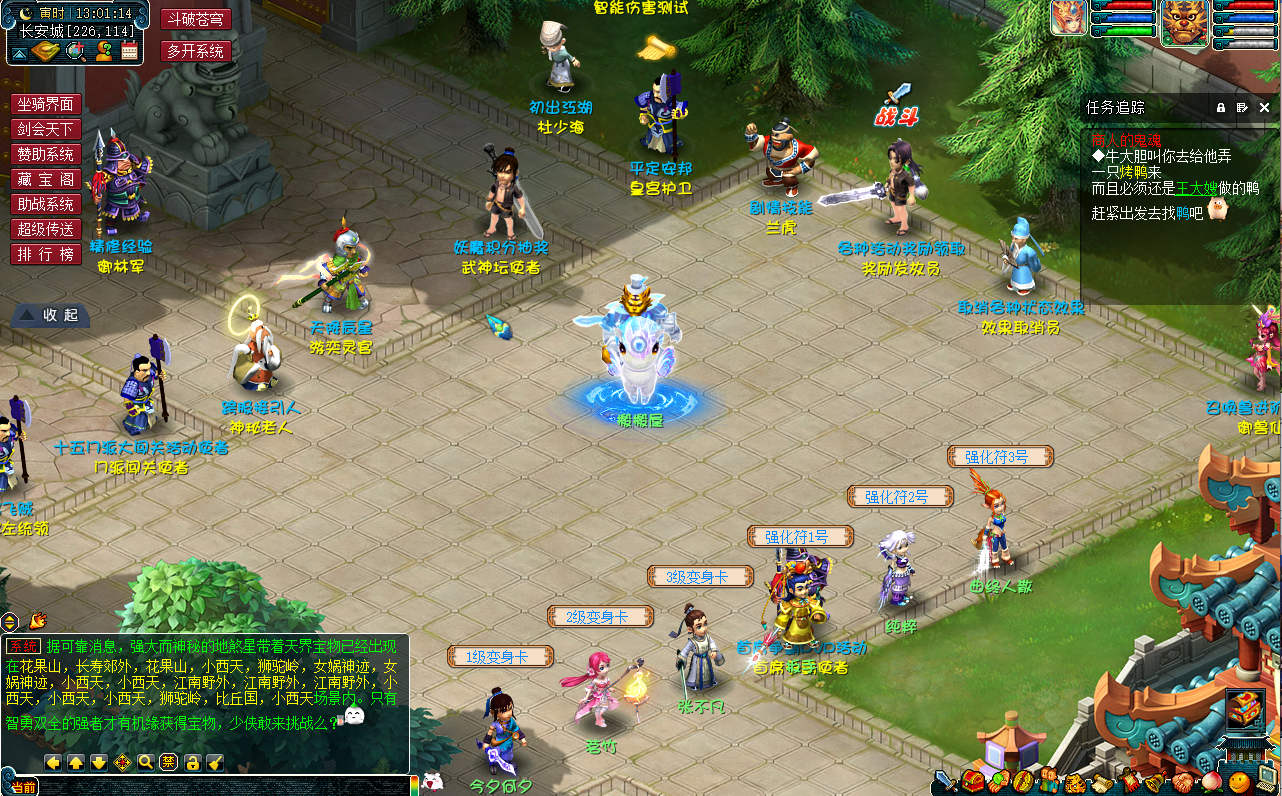Open the world map globe icon

point(75,51)
